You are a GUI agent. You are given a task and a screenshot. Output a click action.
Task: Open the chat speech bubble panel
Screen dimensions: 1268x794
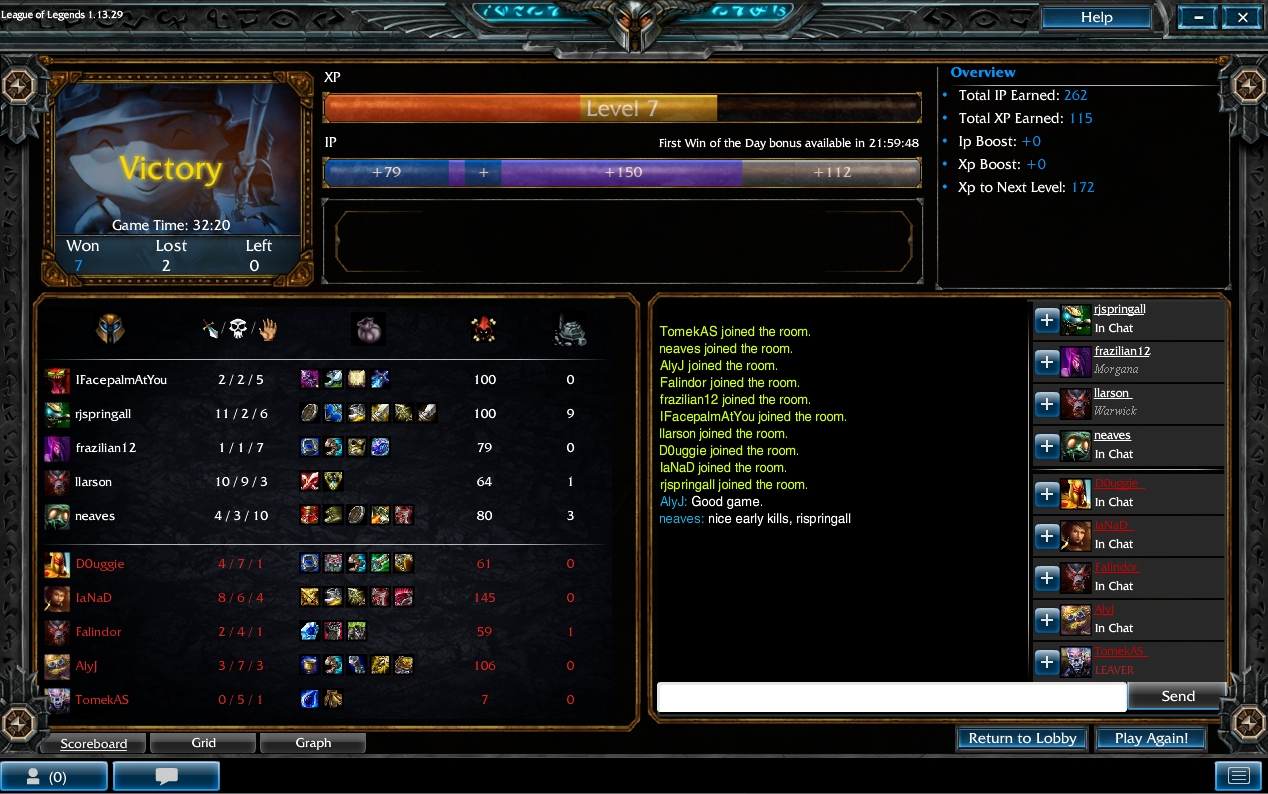166,776
